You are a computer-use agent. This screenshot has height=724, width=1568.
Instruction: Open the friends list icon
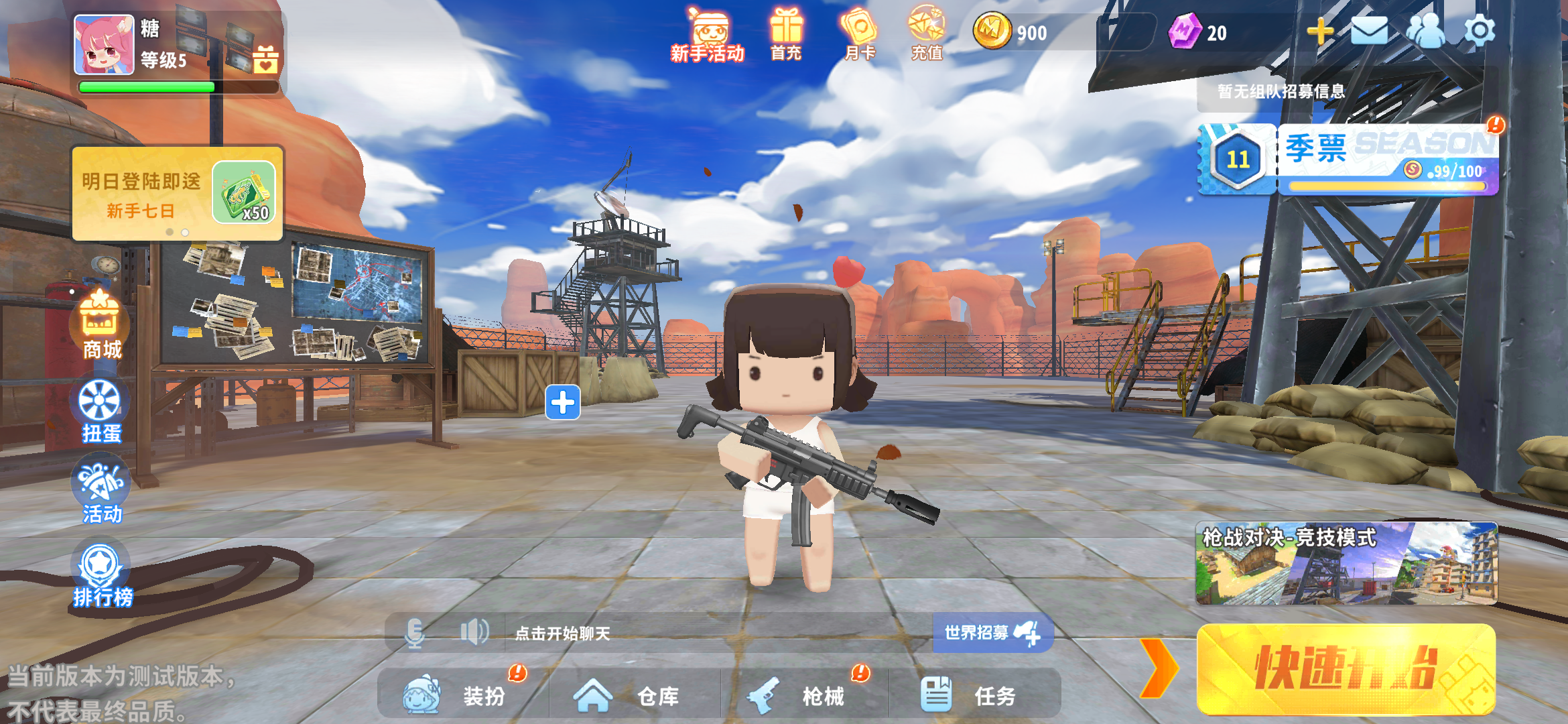click(x=1425, y=31)
